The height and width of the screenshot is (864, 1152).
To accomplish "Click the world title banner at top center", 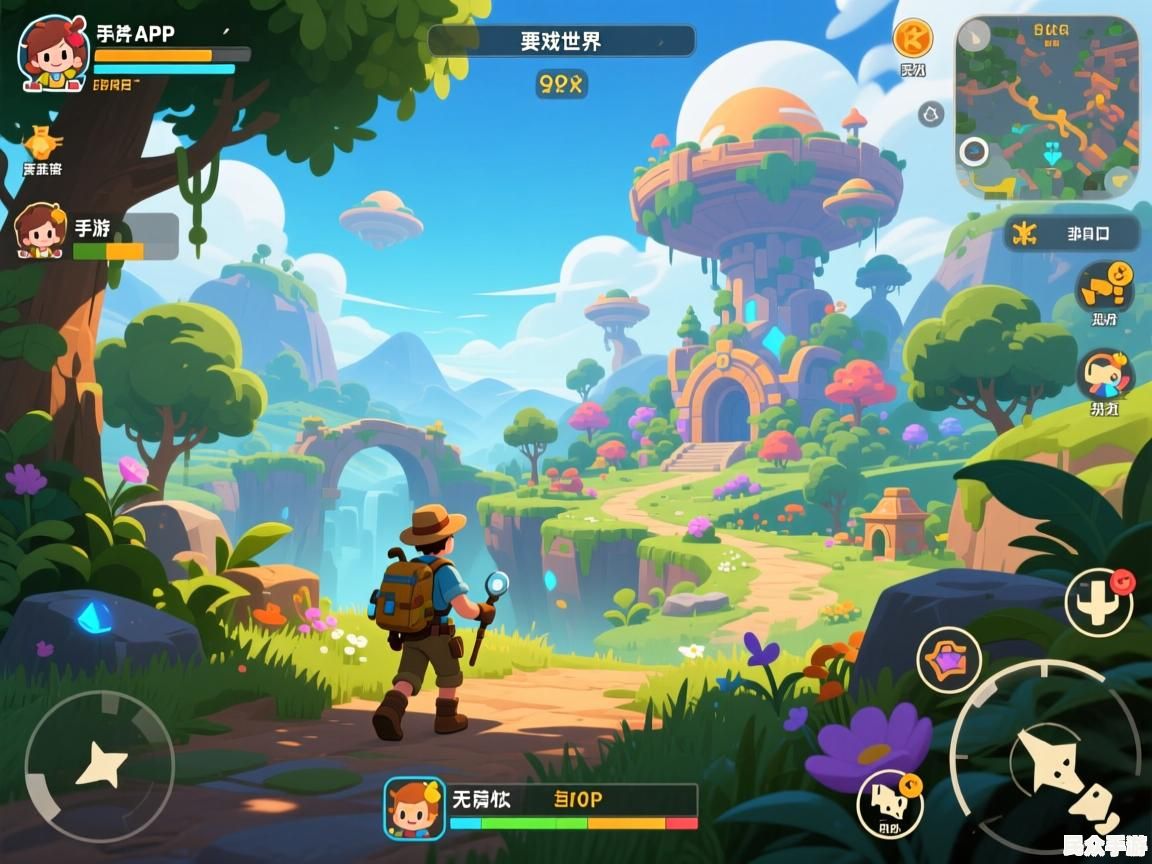I will click(561, 41).
